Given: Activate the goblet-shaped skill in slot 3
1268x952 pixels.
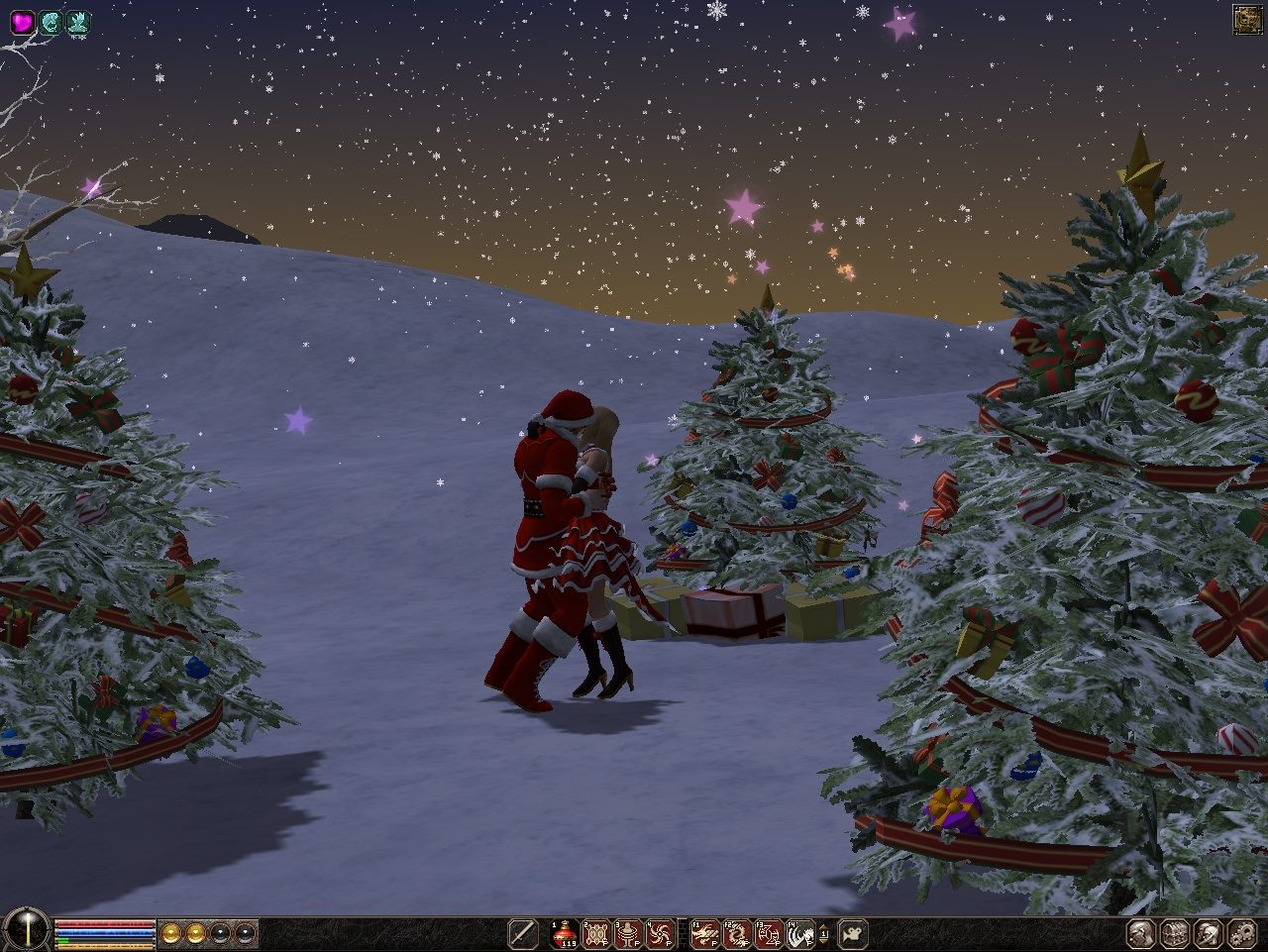Looking at the screenshot, I should click(627, 933).
